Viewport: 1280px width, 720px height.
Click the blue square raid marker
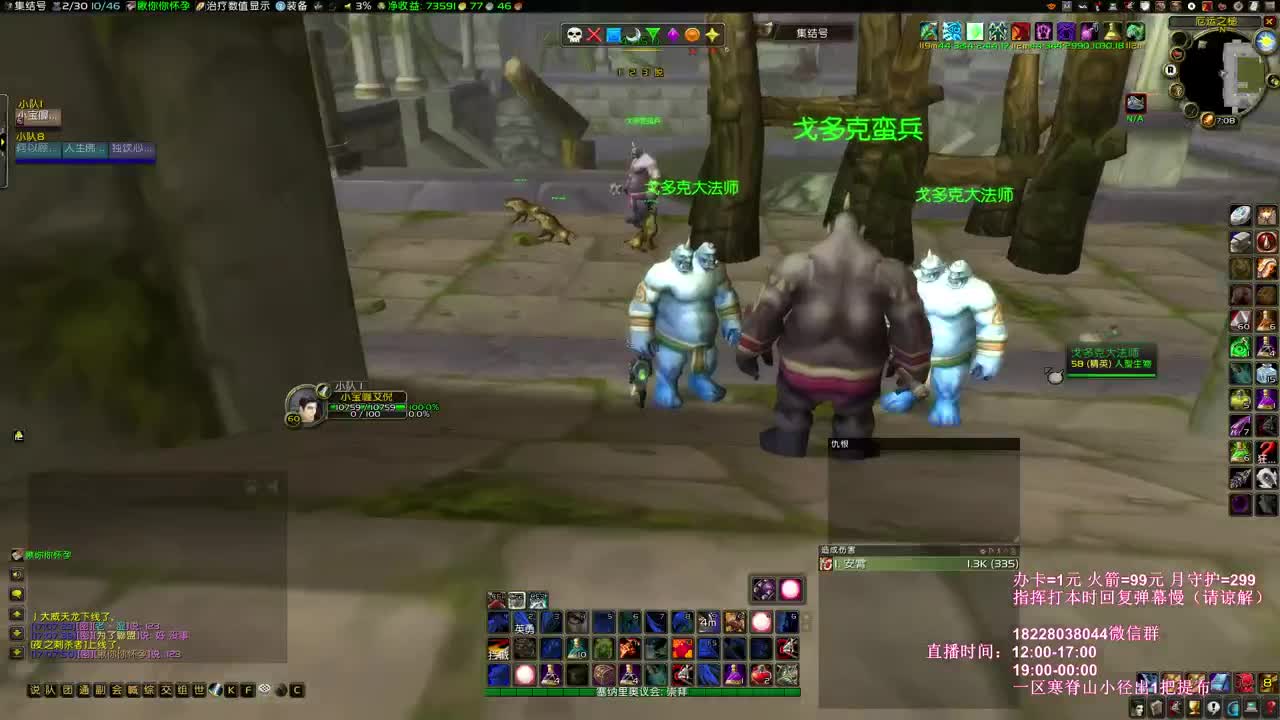pos(613,34)
